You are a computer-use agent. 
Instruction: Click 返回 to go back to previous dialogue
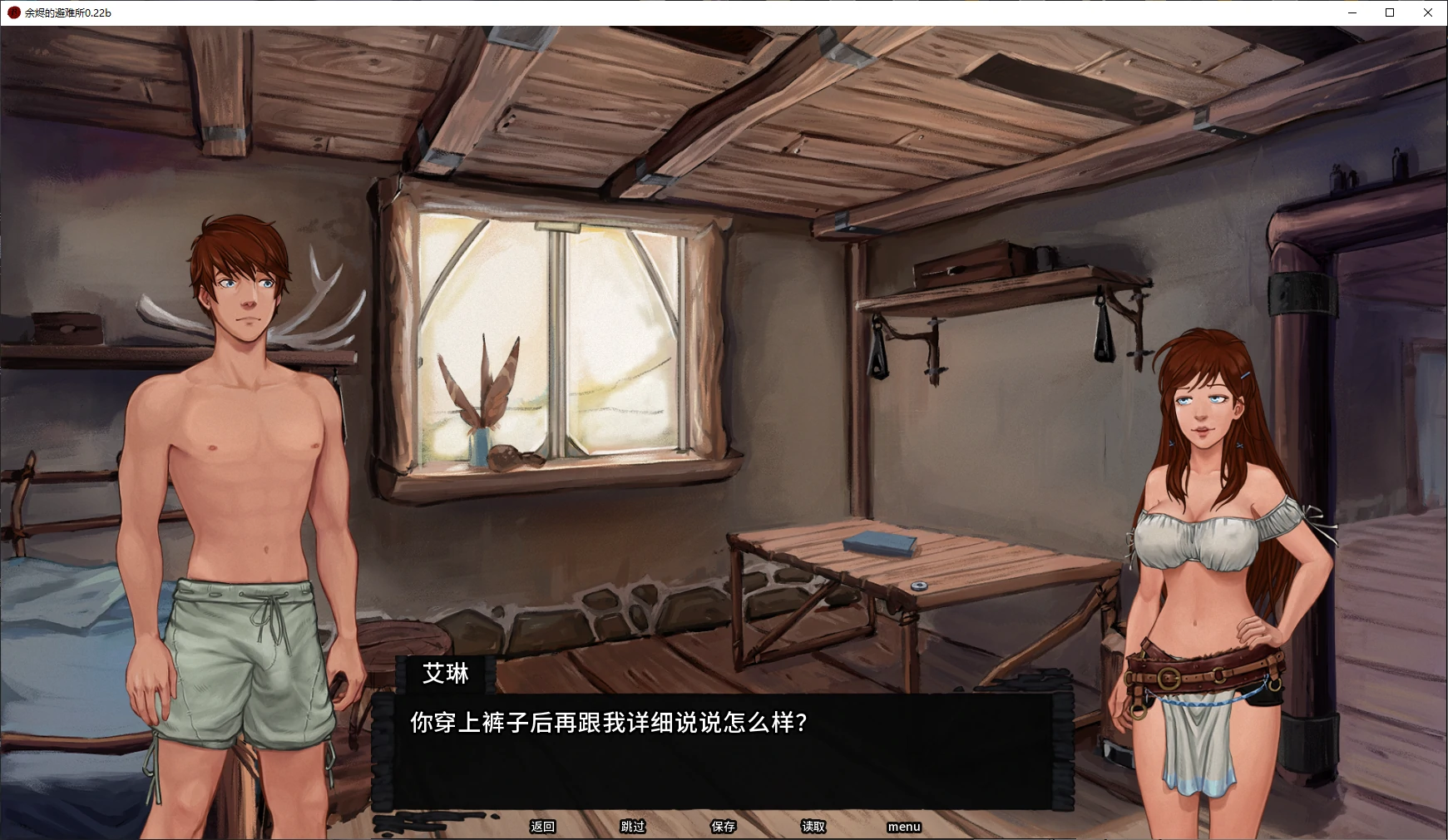(x=542, y=827)
